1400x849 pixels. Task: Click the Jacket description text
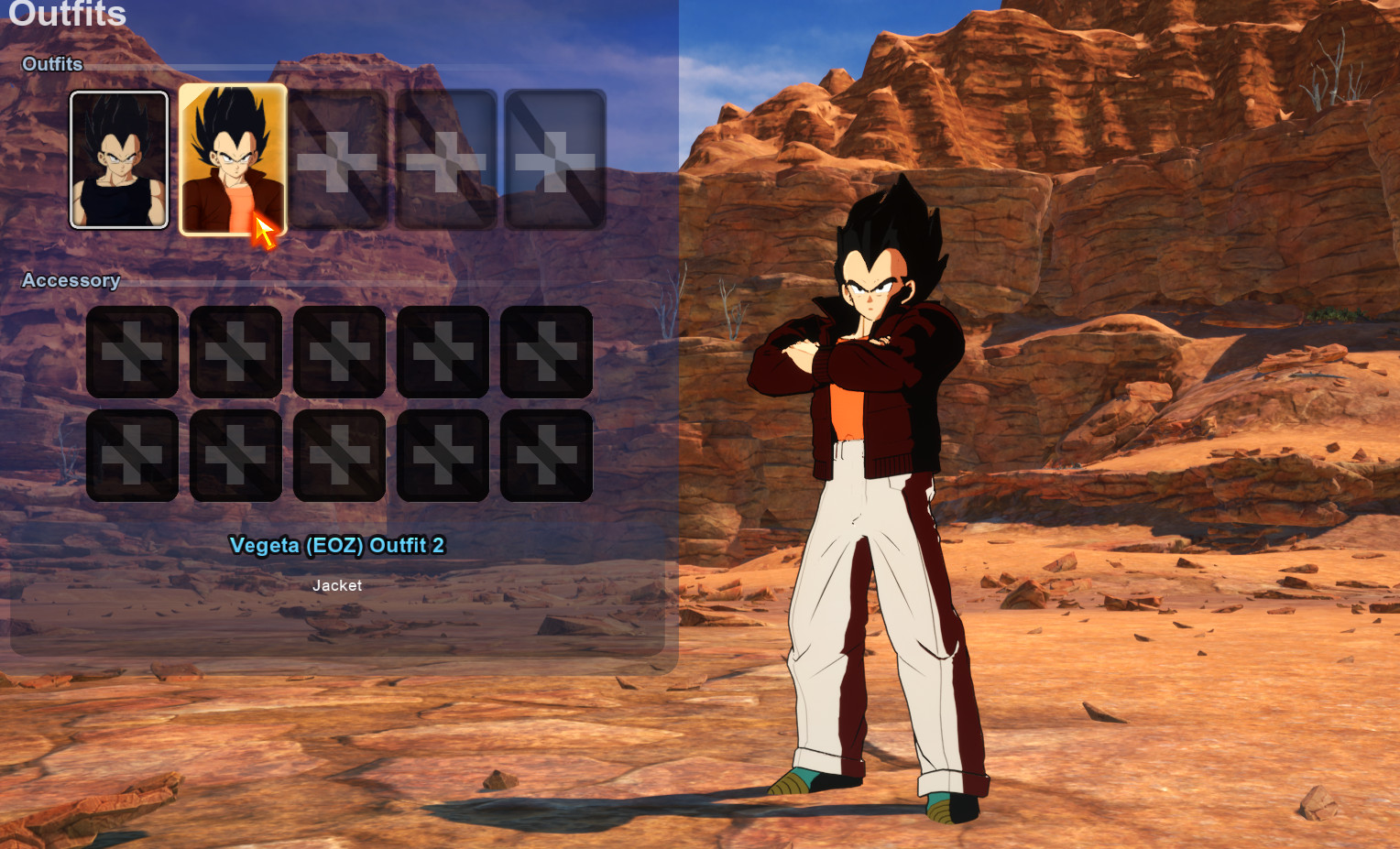337,585
